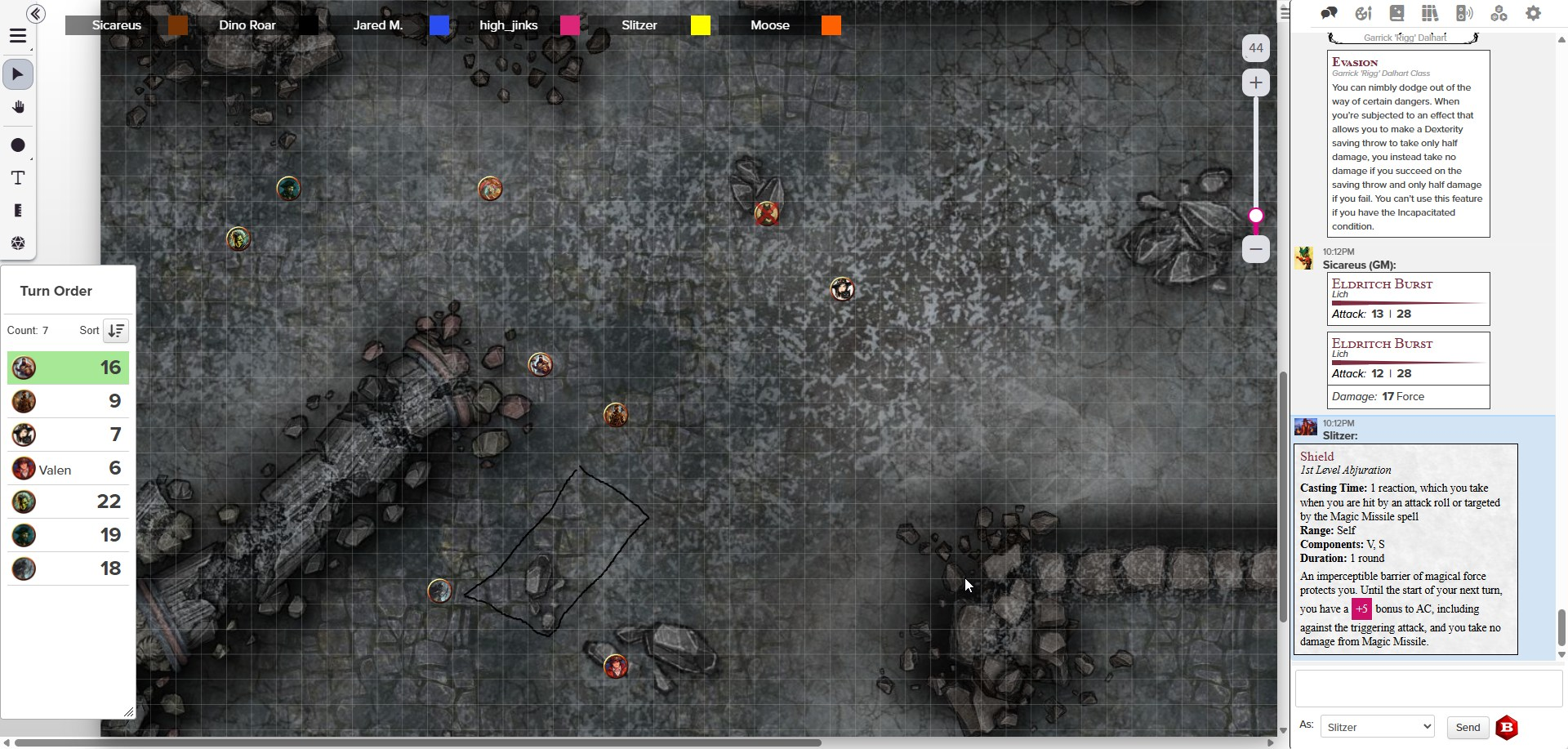Send the chat message
1568x749 pixels.
[x=1468, y=727]
